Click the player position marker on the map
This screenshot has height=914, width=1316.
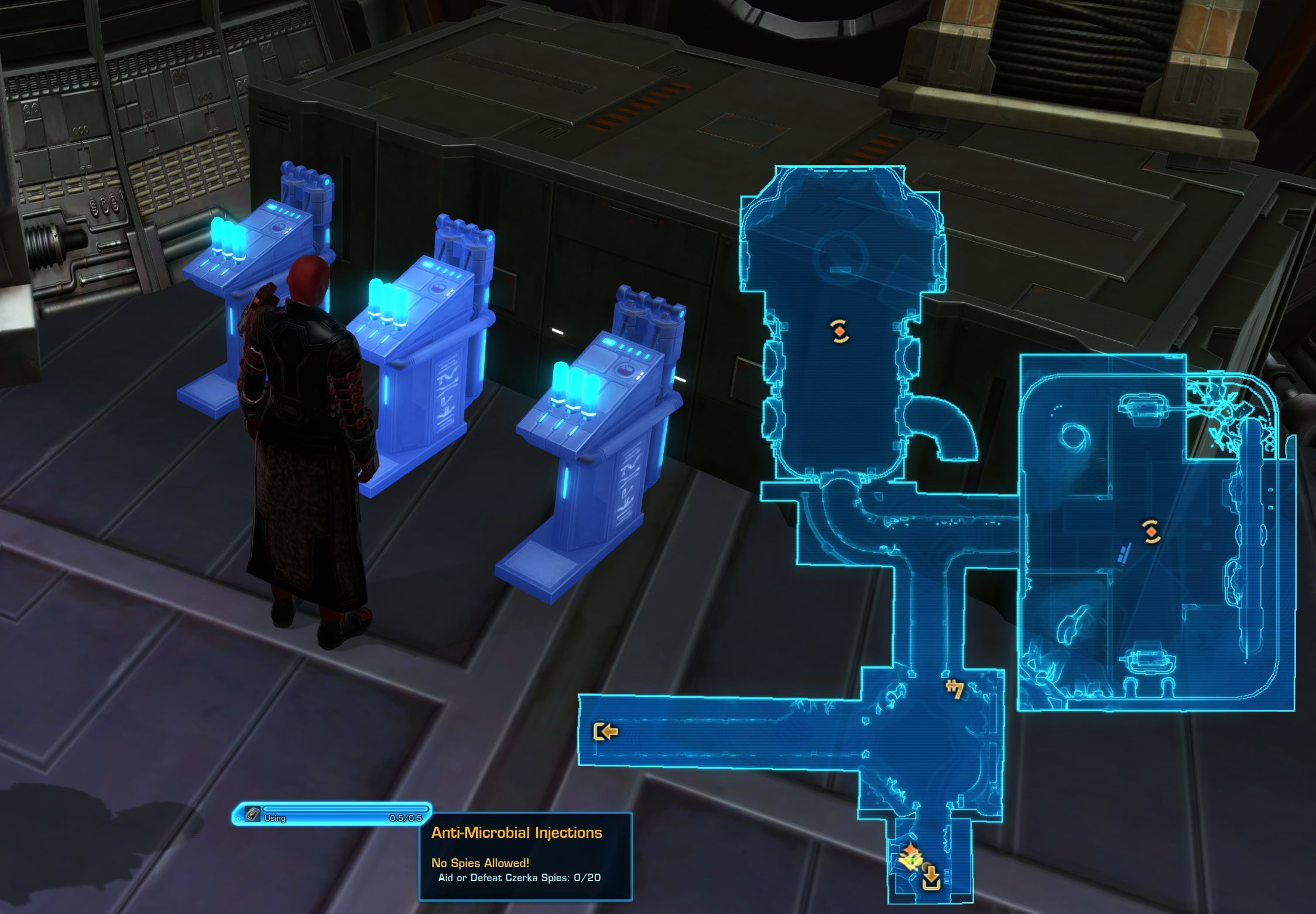pos(910,857)
